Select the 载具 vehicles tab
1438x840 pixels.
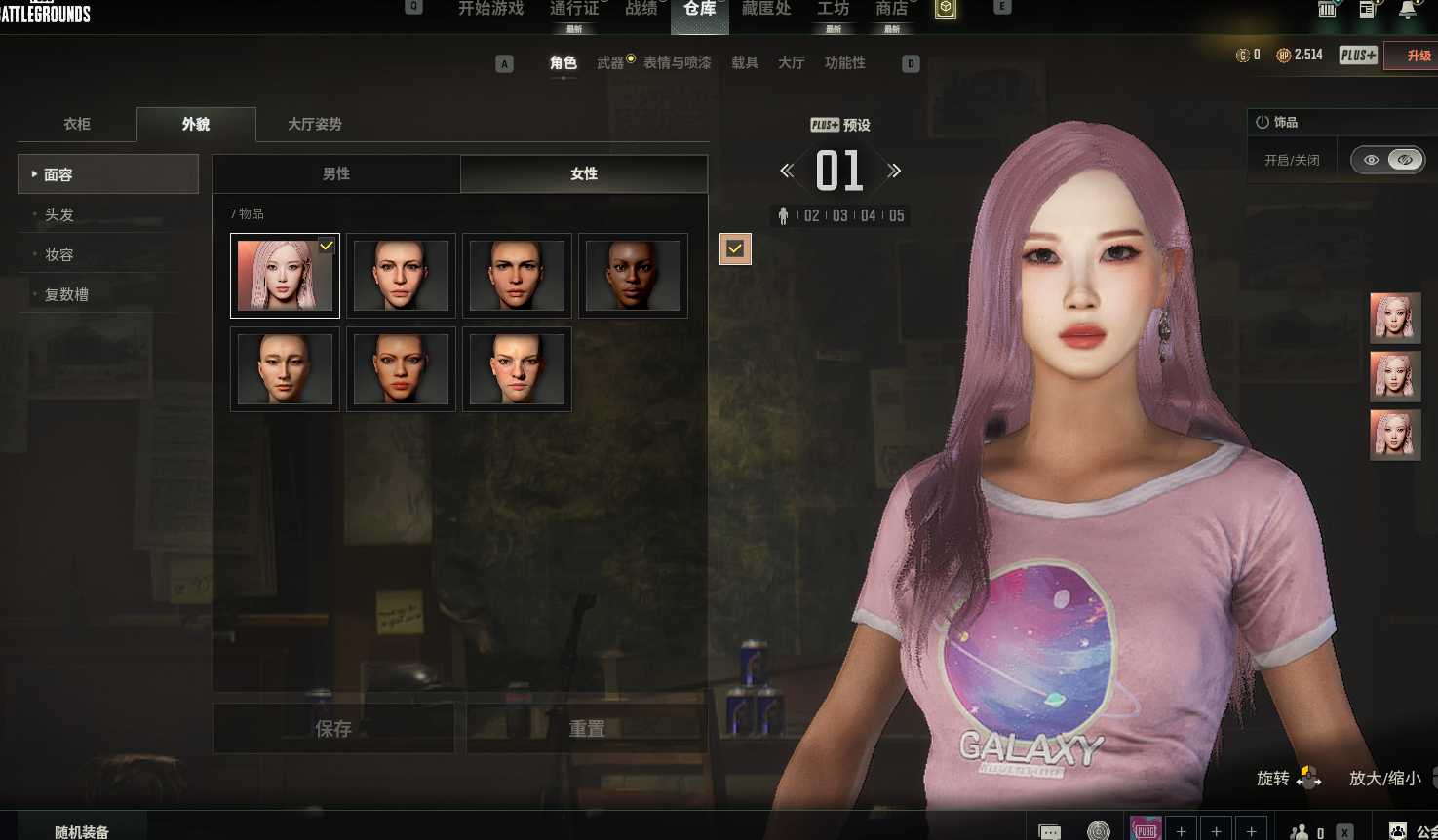point(745,62)
